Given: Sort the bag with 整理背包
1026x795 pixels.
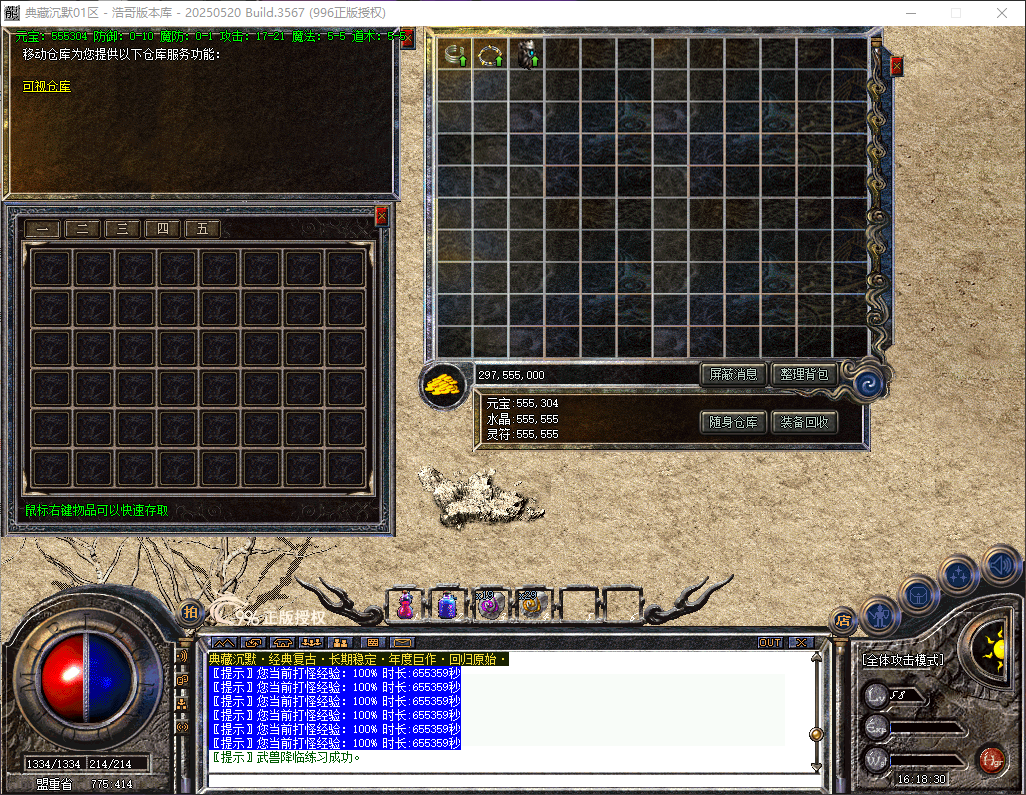Looking at the screenshot, I should 804,375.
